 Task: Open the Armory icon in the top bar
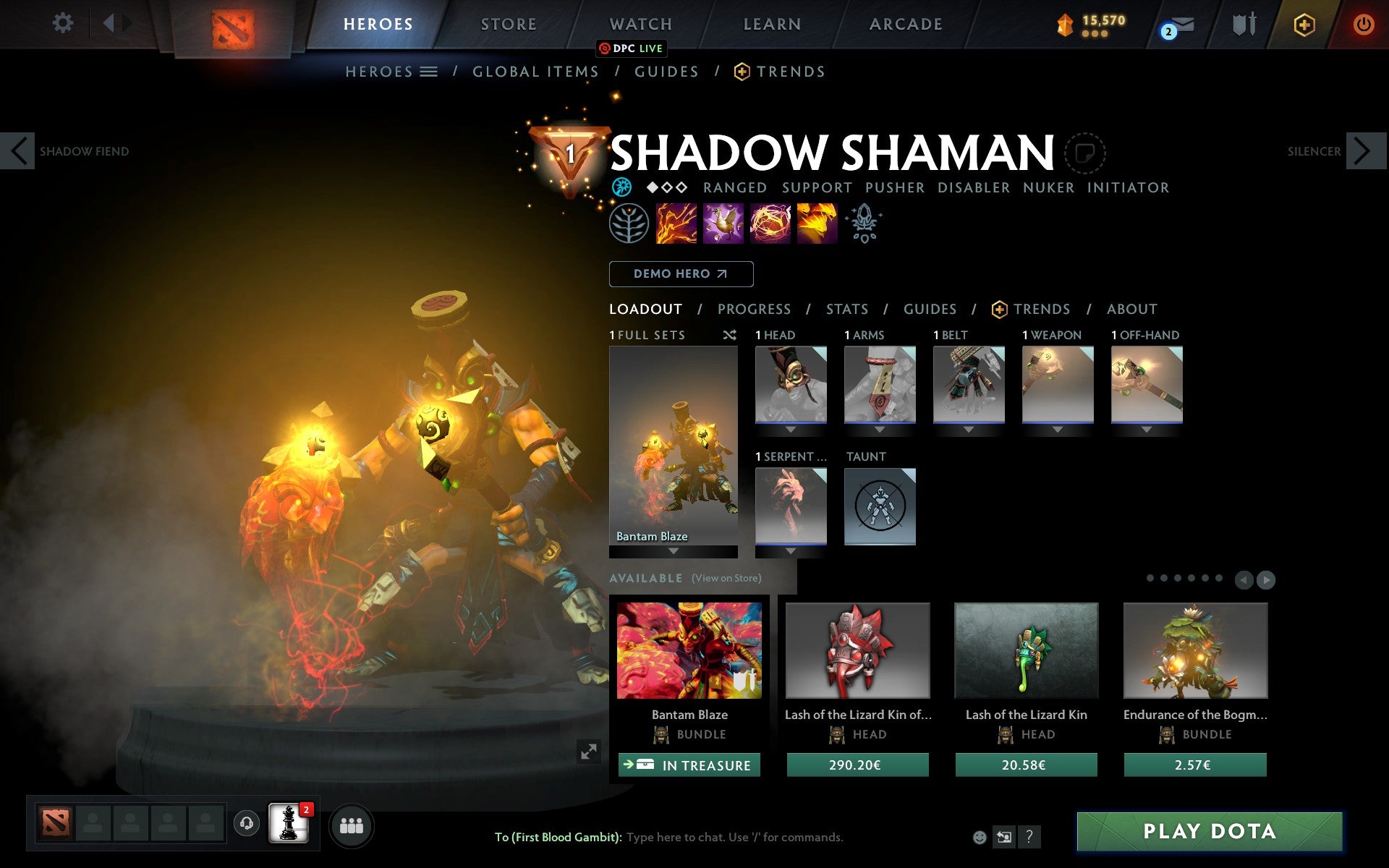click(1243, 24)
